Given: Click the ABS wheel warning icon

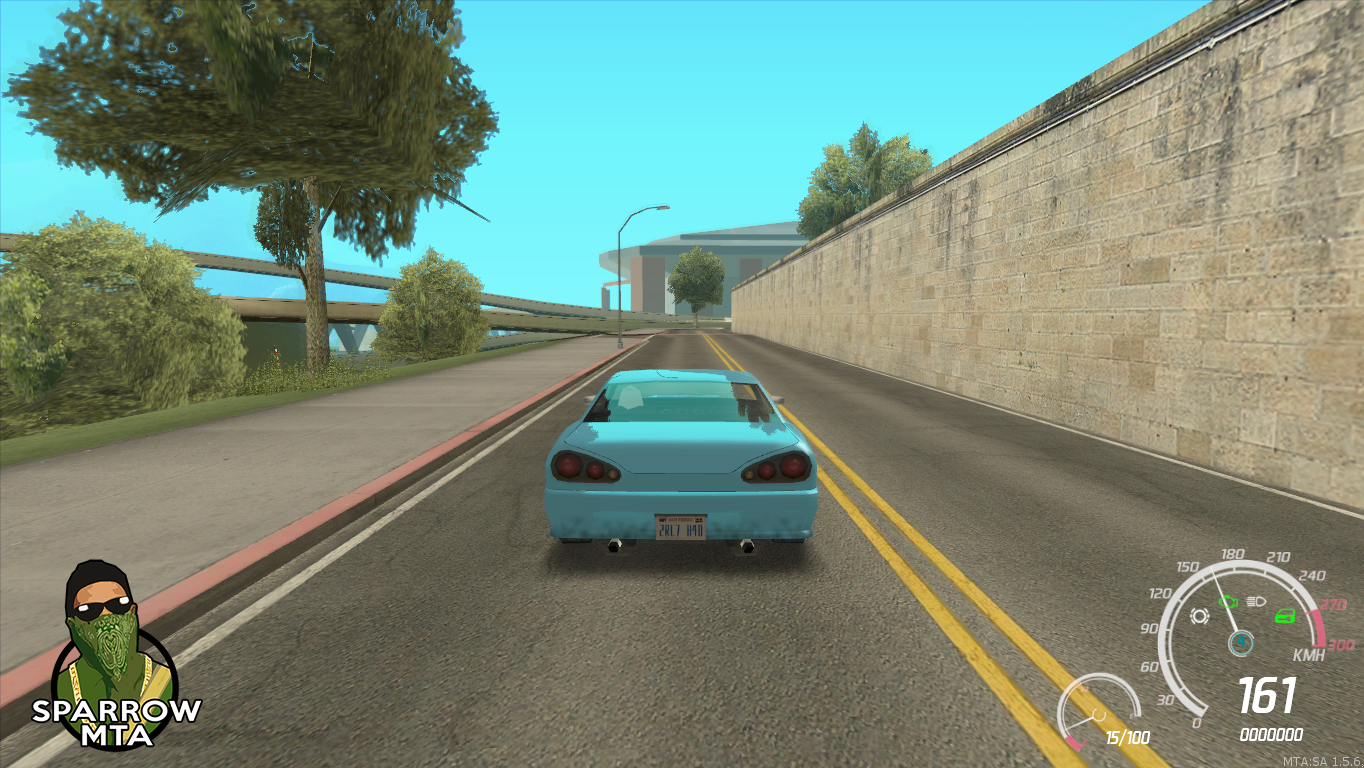Looking at the screenshot, I should 1198,616.
